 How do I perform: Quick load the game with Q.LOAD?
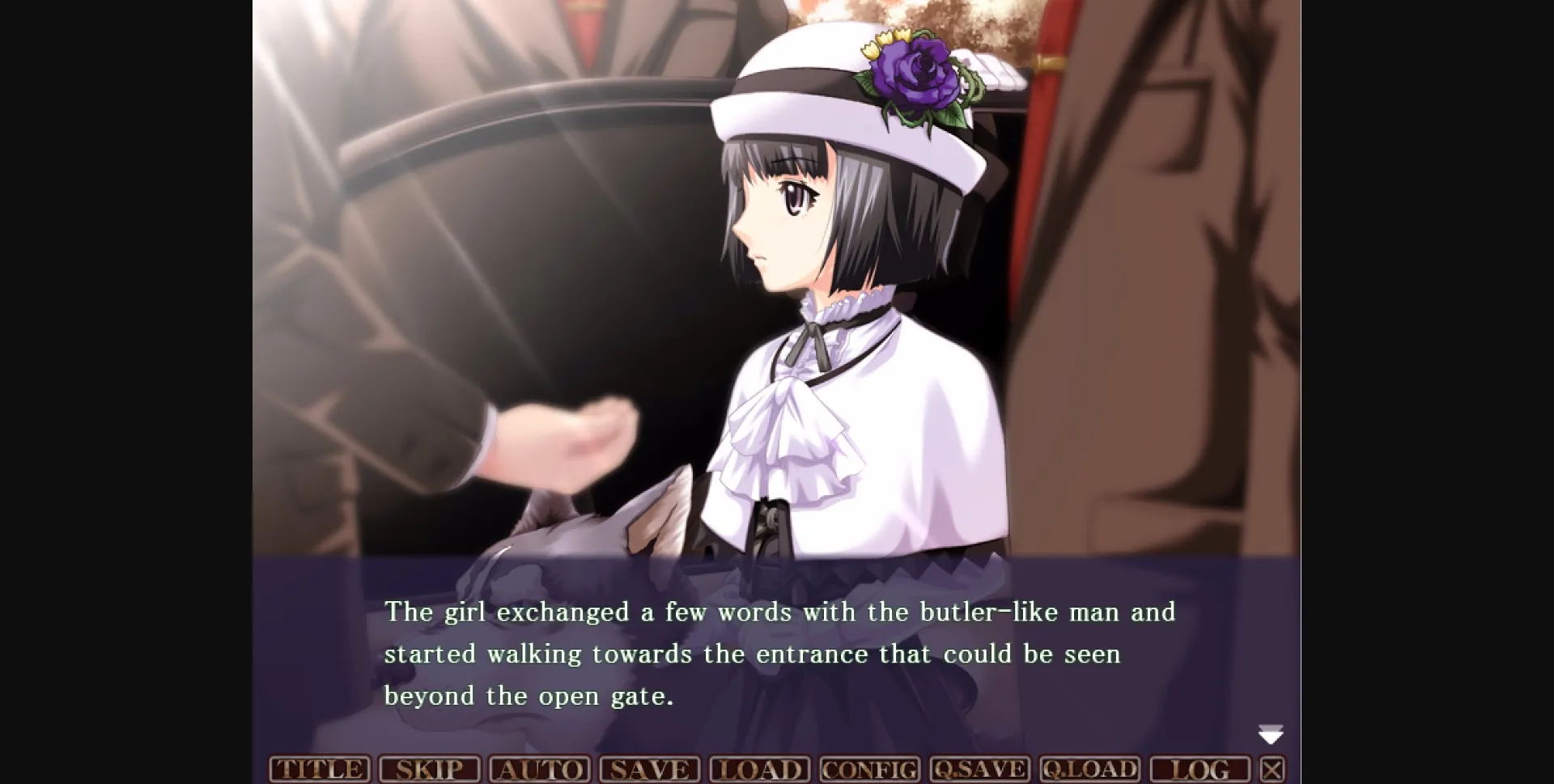click(1090, 769)
